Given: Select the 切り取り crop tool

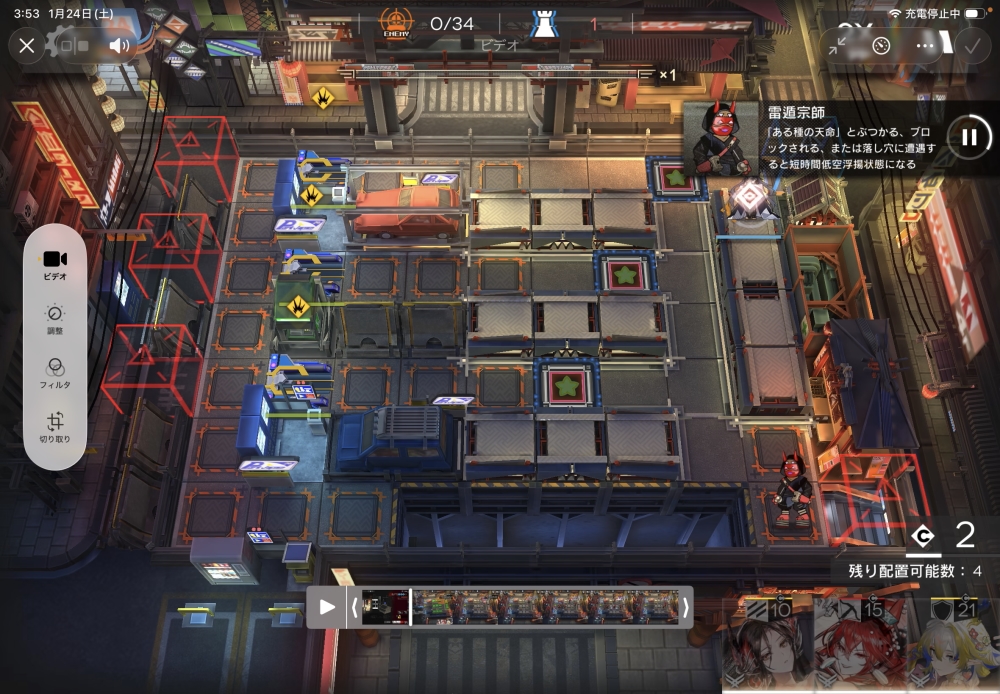Looking at the screenshot, I should click(55, 428).
